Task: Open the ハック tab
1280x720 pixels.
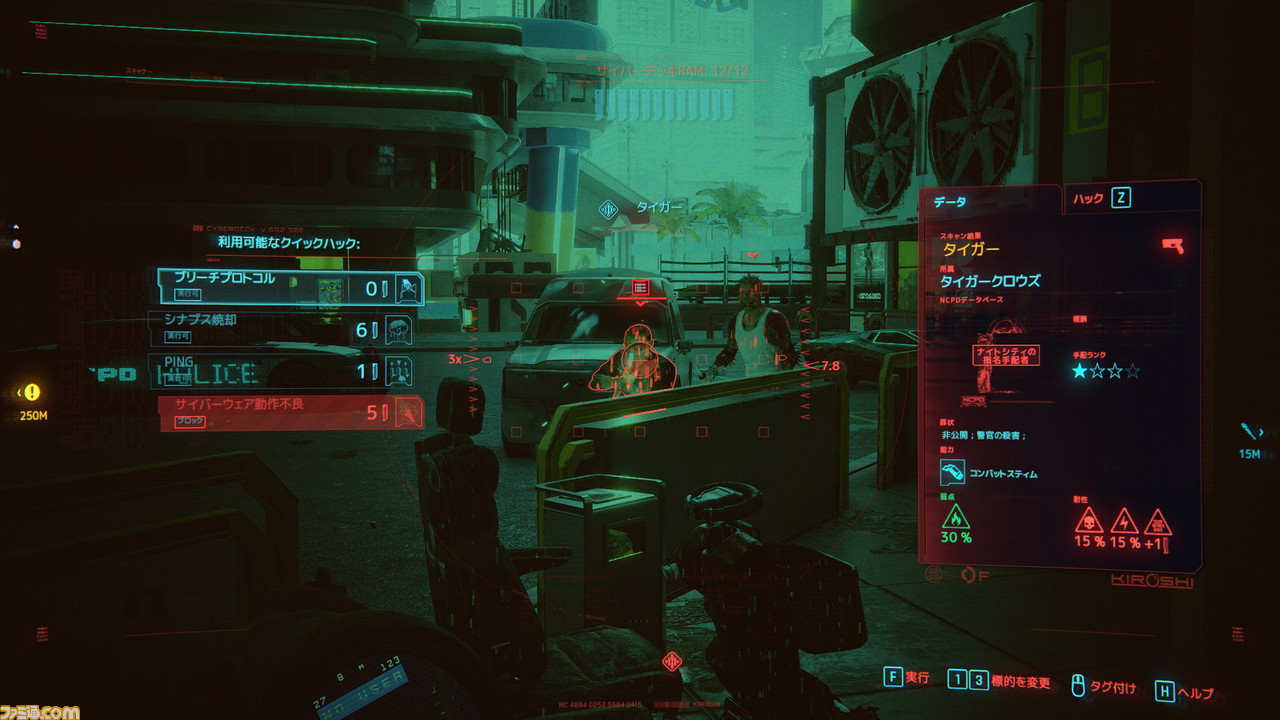Action: [x=1100, y=198]
